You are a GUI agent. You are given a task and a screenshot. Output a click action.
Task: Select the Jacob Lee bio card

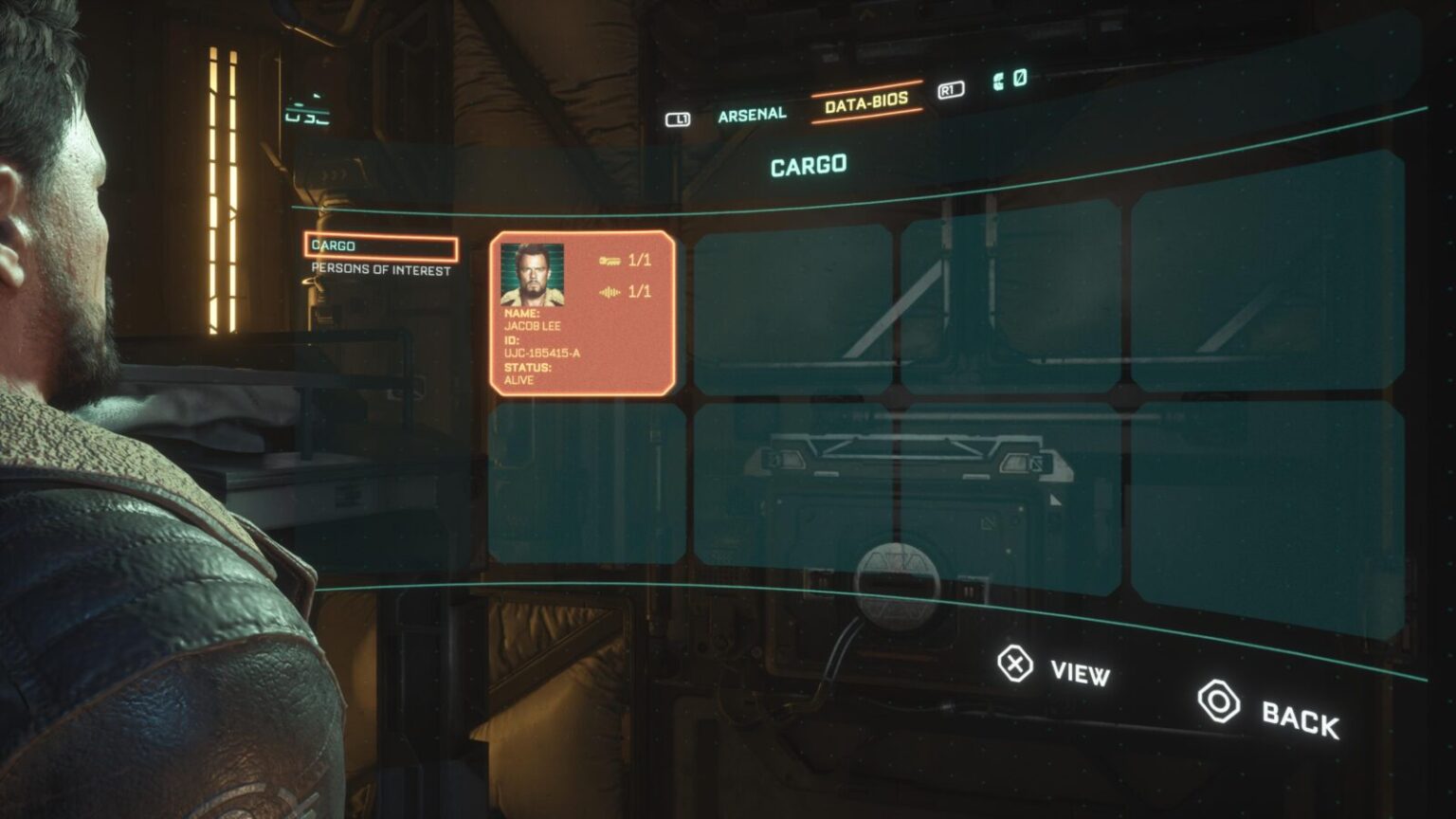click(x=582, y=313)
